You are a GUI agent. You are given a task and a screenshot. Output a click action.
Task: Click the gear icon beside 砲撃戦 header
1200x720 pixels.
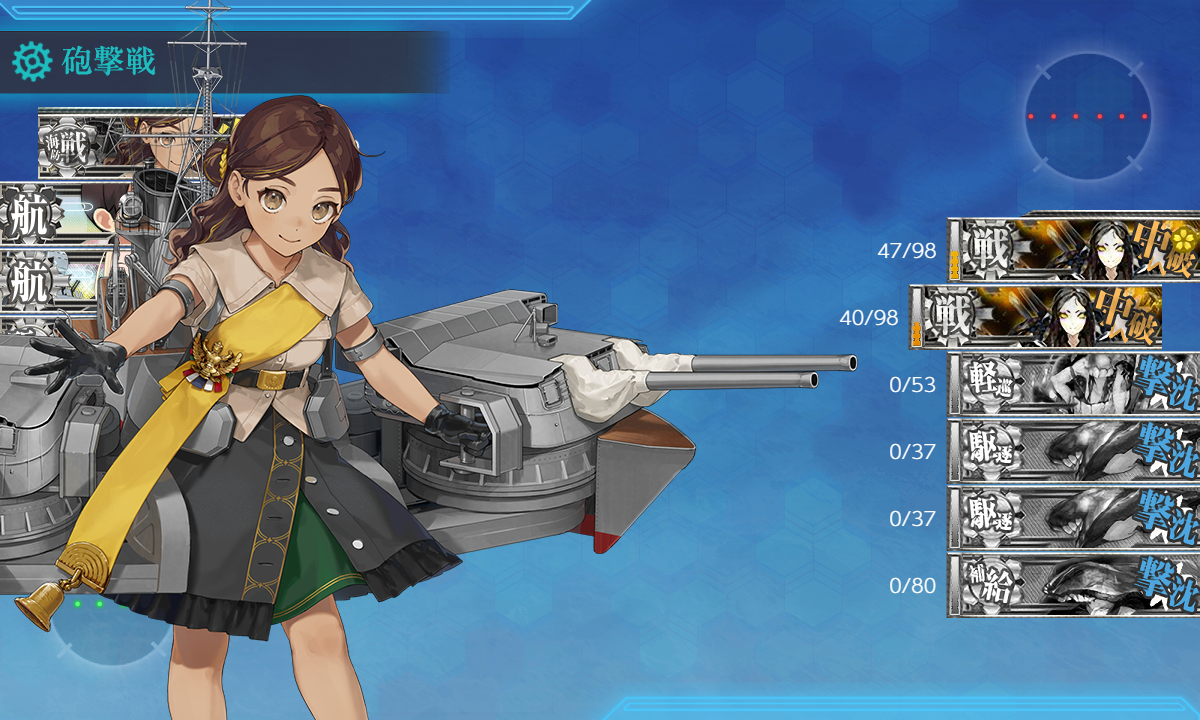pyautogui.click(x=32, y=62)
